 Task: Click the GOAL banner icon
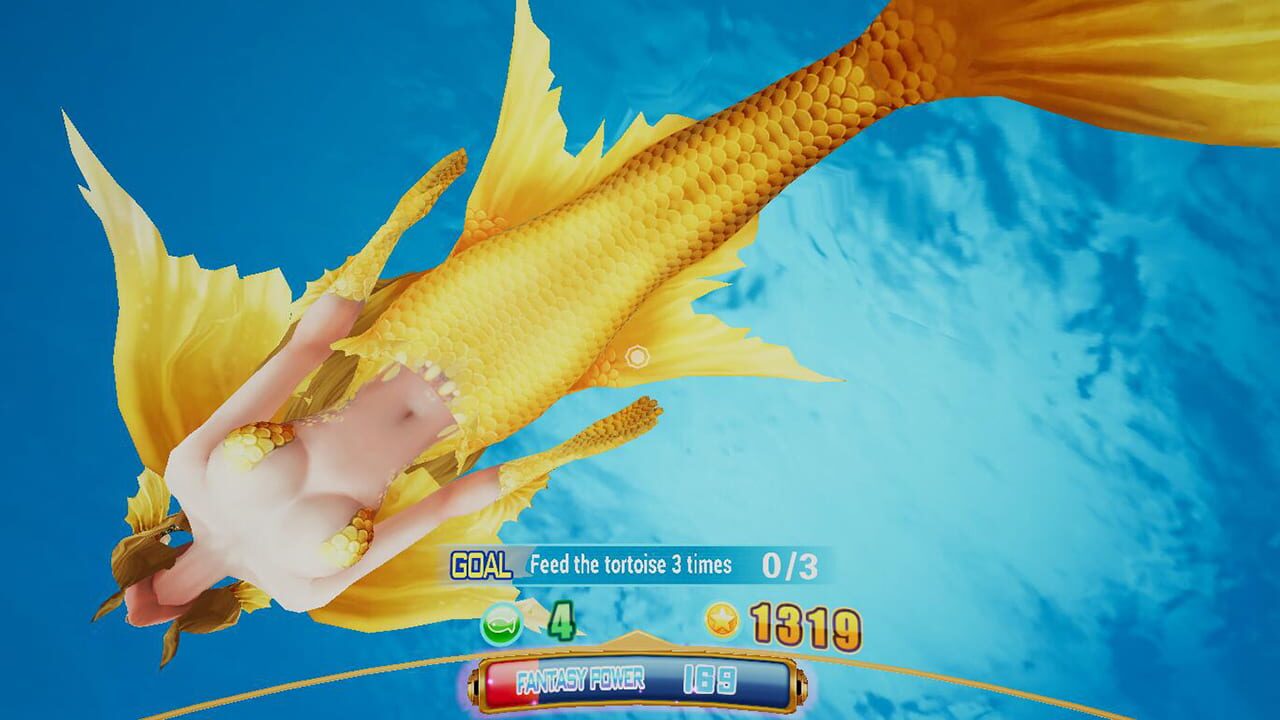click(481, 563)
